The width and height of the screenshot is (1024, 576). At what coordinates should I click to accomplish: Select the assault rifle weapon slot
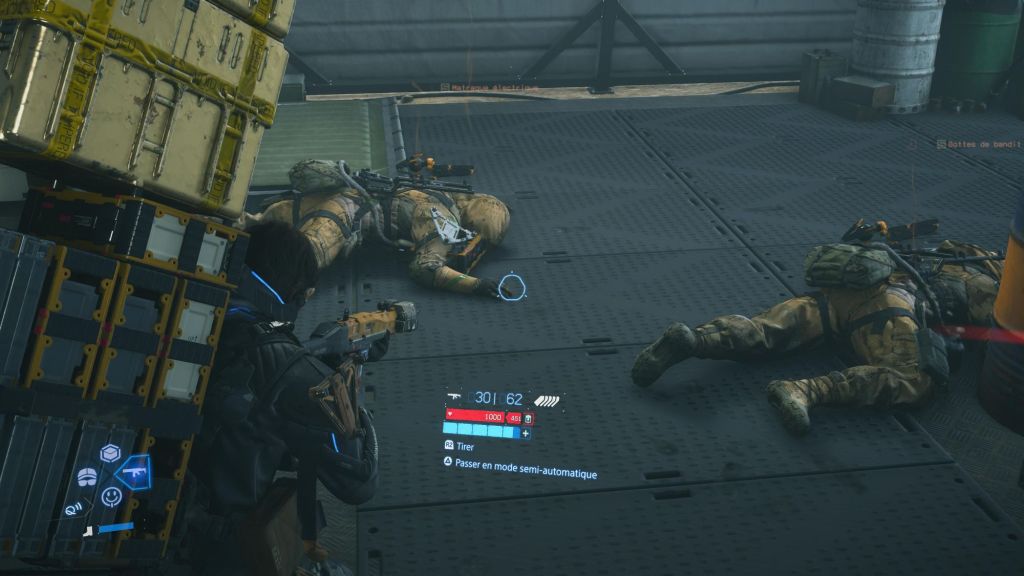click(132, 473)
